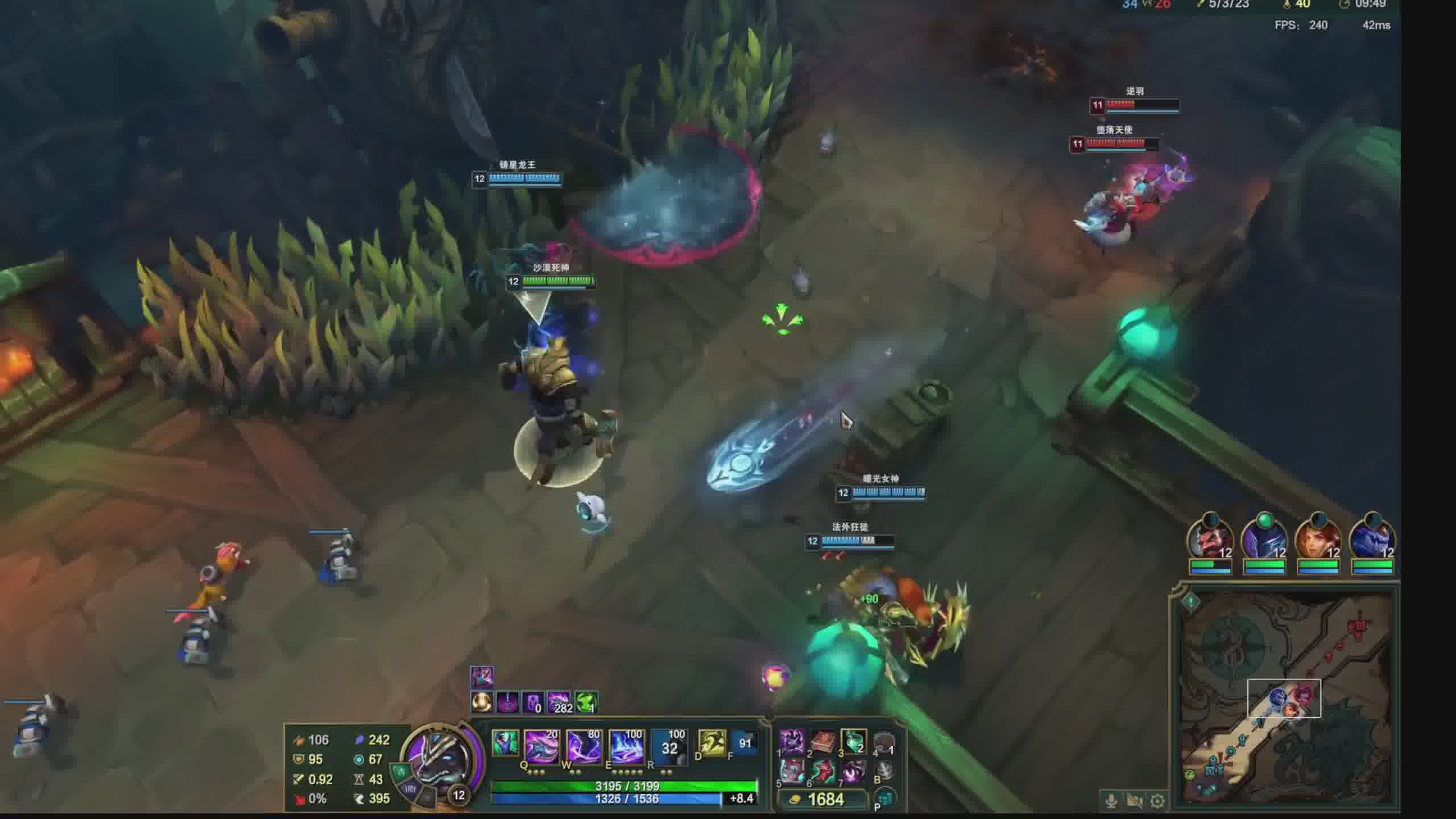Use the item in slot 1

click(792, 742)
